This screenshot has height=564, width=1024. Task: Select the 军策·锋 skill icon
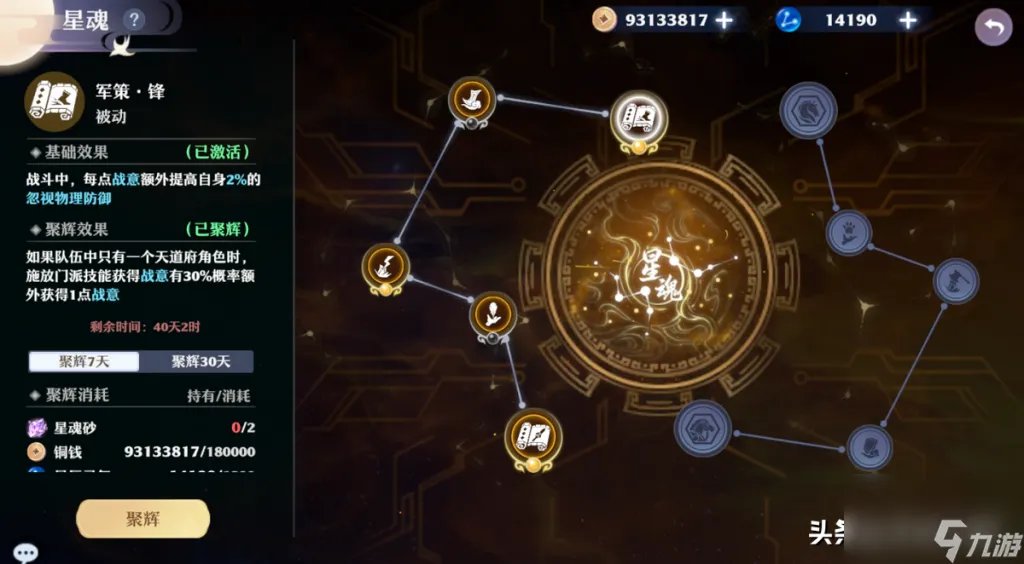coord(53,100)
